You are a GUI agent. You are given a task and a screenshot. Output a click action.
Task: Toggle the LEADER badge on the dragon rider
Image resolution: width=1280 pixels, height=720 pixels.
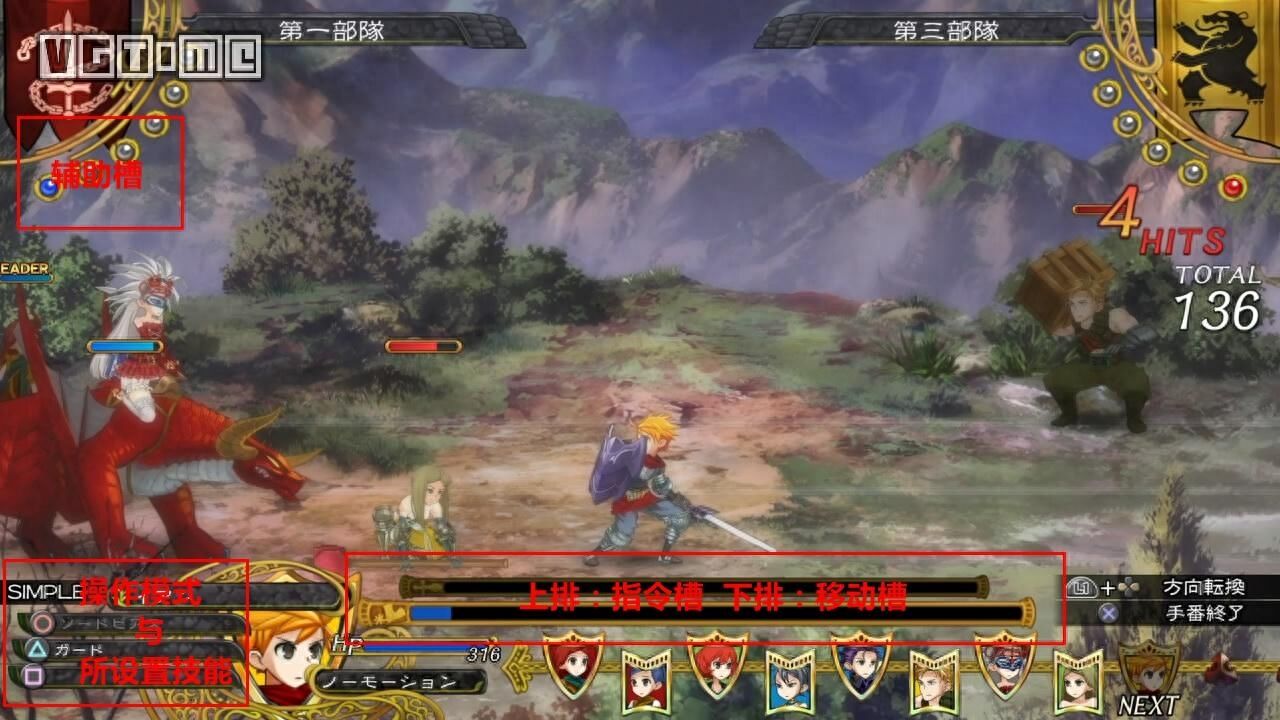(x=22, y=268)
